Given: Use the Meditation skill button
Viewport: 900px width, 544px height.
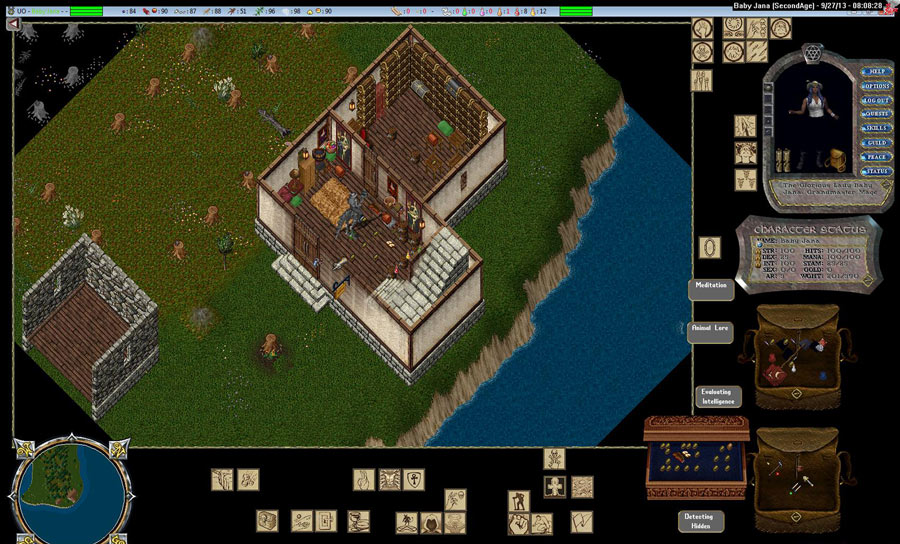Looking at the screenshot, I should pos(711,288).
